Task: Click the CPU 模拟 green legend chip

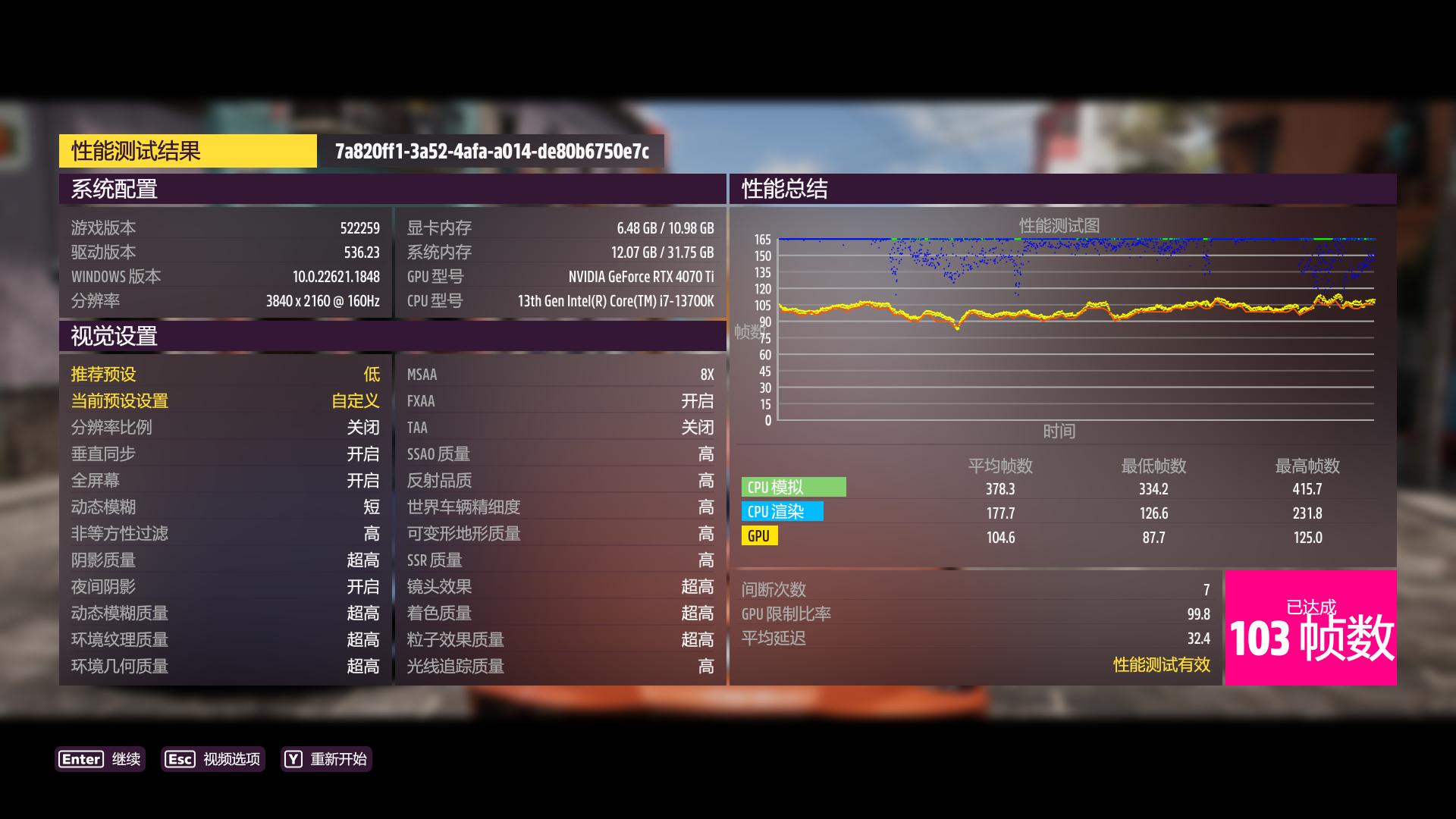Action: (x=793, y=488)
